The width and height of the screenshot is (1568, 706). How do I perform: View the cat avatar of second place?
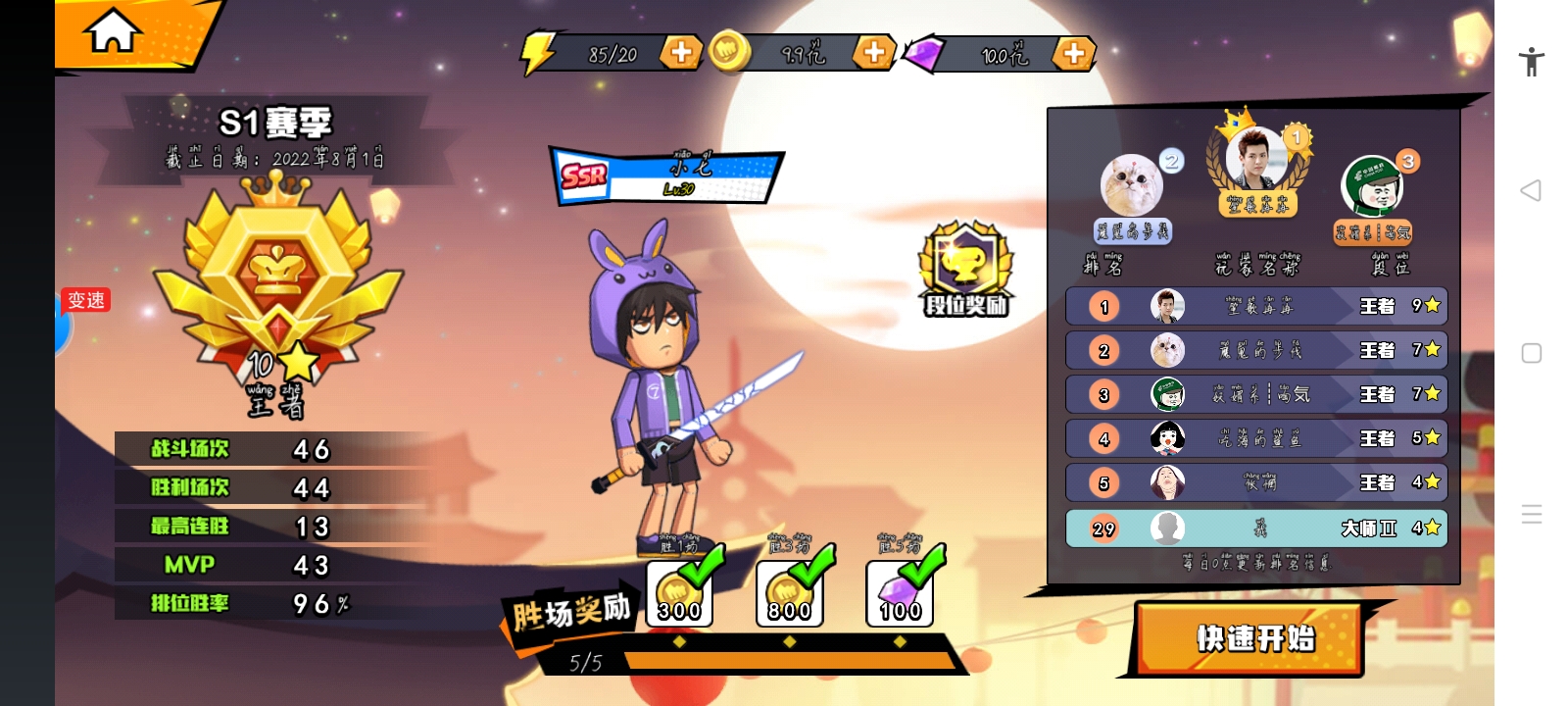(x=1132, y=183)
